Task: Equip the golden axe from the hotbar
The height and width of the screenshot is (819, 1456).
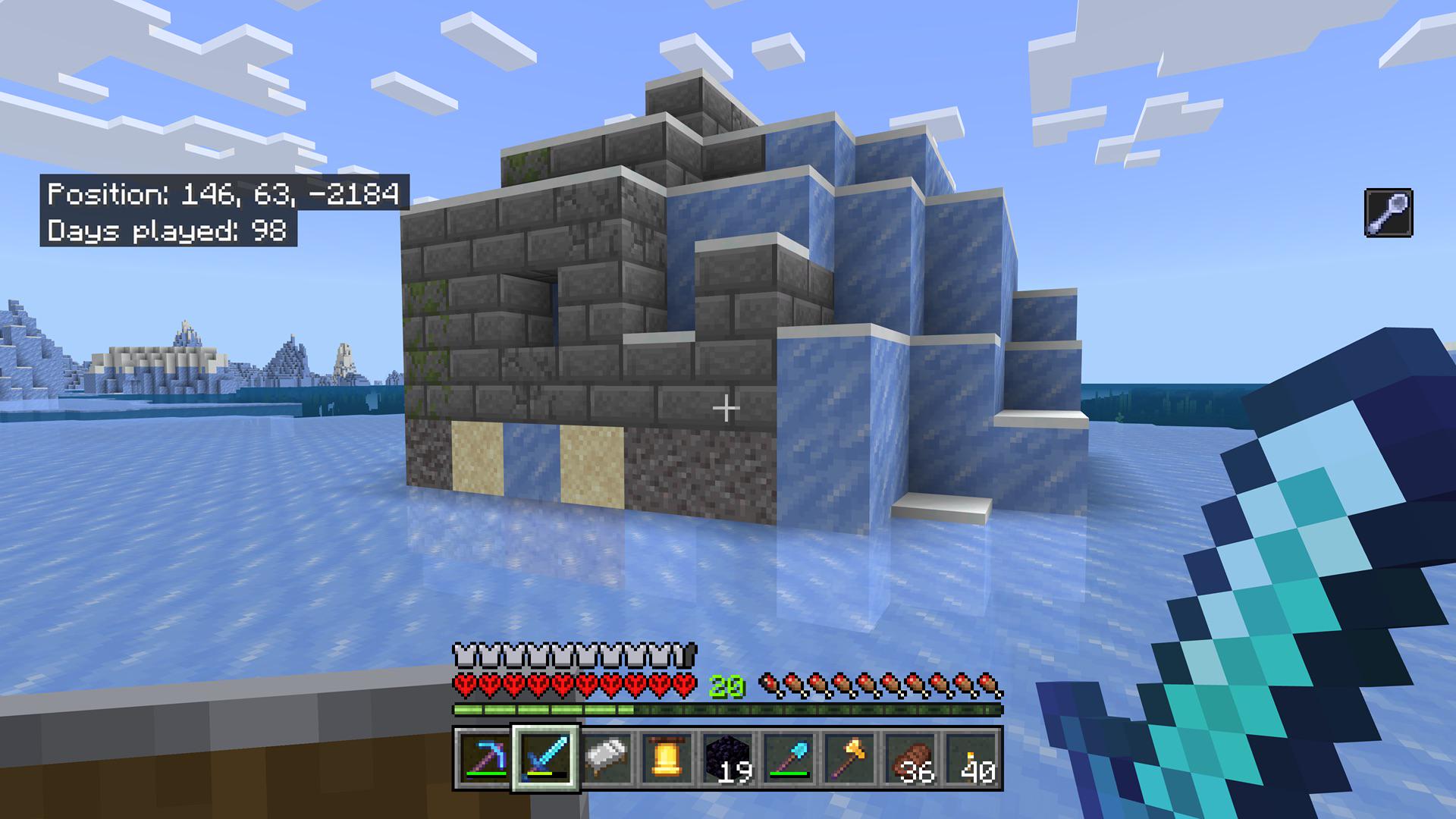Action: [x=852, y=758]
